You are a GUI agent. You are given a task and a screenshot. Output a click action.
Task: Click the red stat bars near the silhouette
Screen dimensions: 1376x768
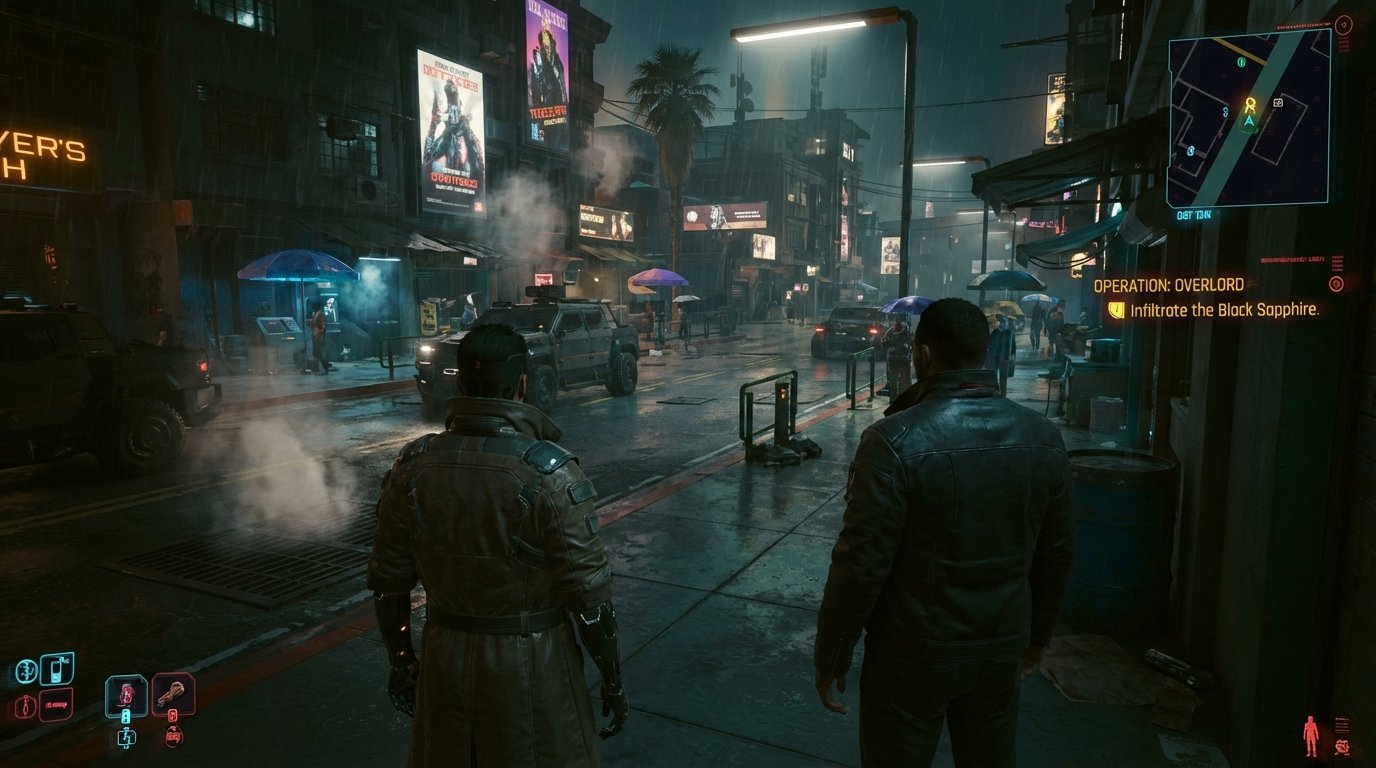[x=1340, y=725]
